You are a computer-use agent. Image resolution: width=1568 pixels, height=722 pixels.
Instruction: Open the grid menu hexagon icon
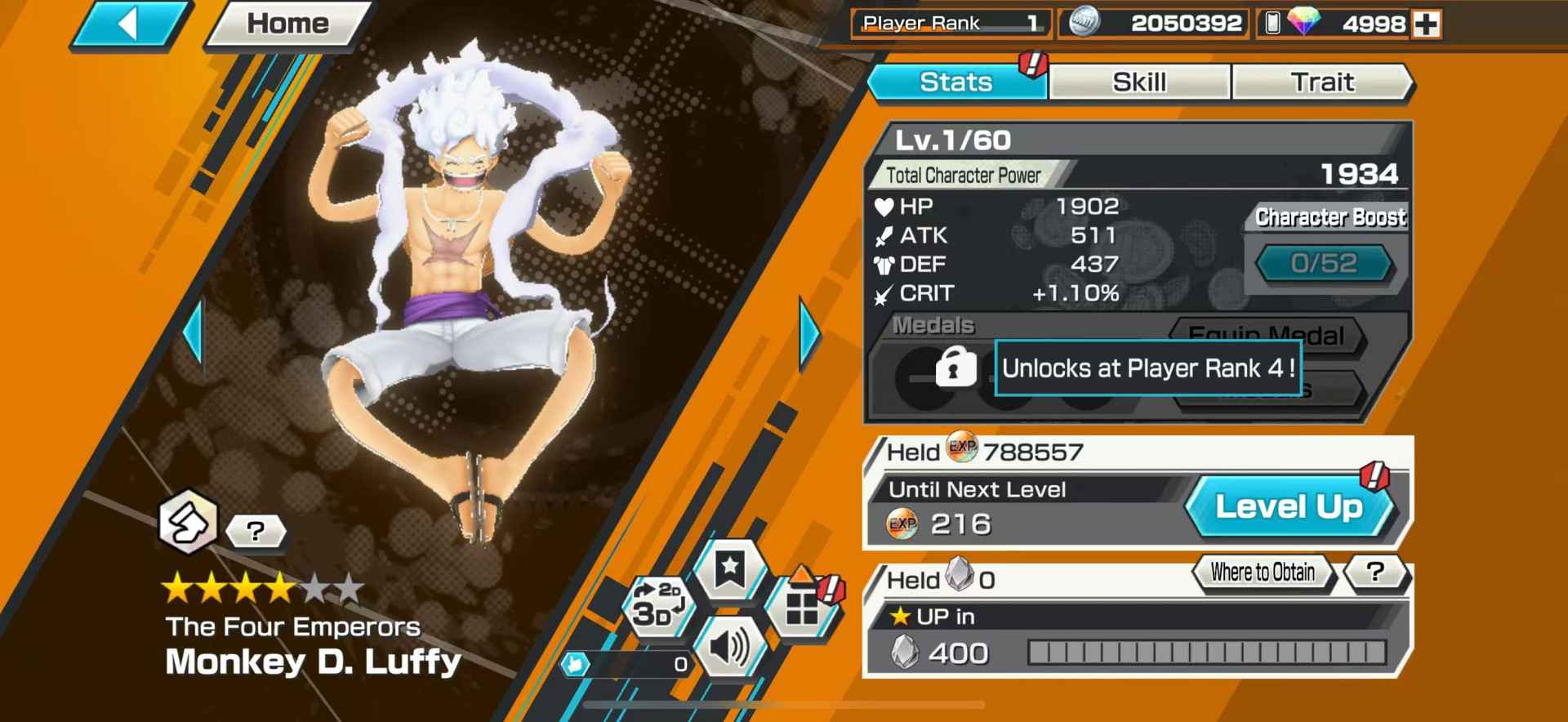802,607
